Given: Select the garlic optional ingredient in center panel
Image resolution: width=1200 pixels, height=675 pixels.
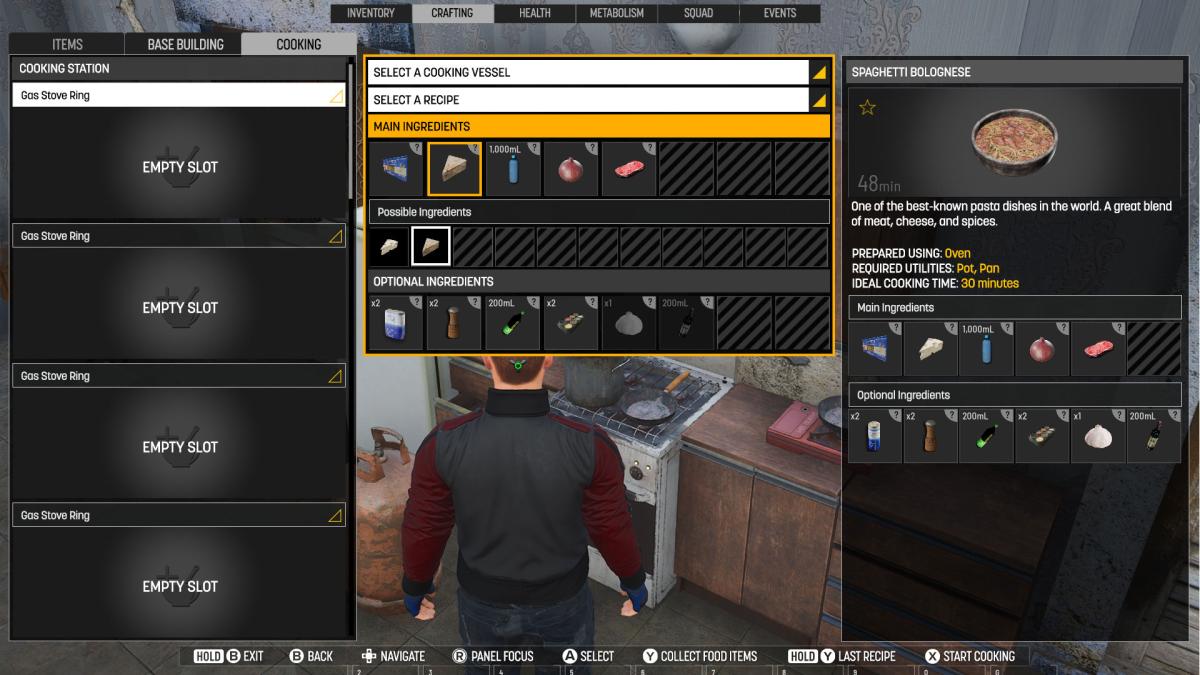Looking at the screenshot, I should point(628,323).
